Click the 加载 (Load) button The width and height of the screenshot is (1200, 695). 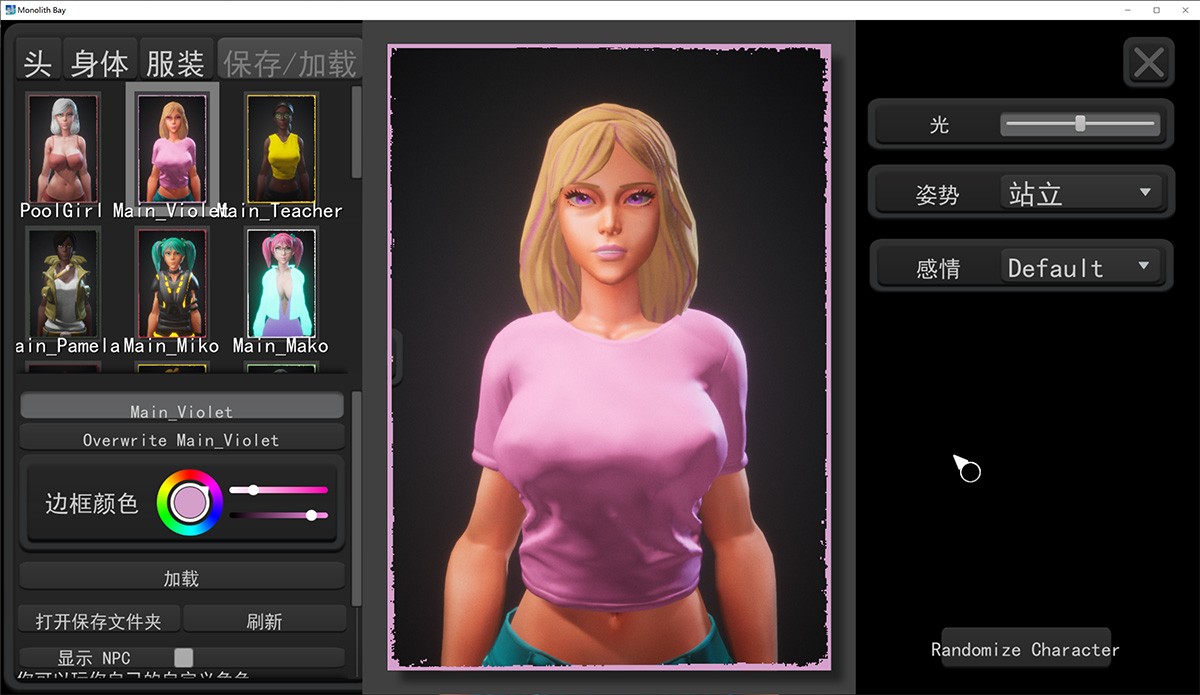(181, 578)
